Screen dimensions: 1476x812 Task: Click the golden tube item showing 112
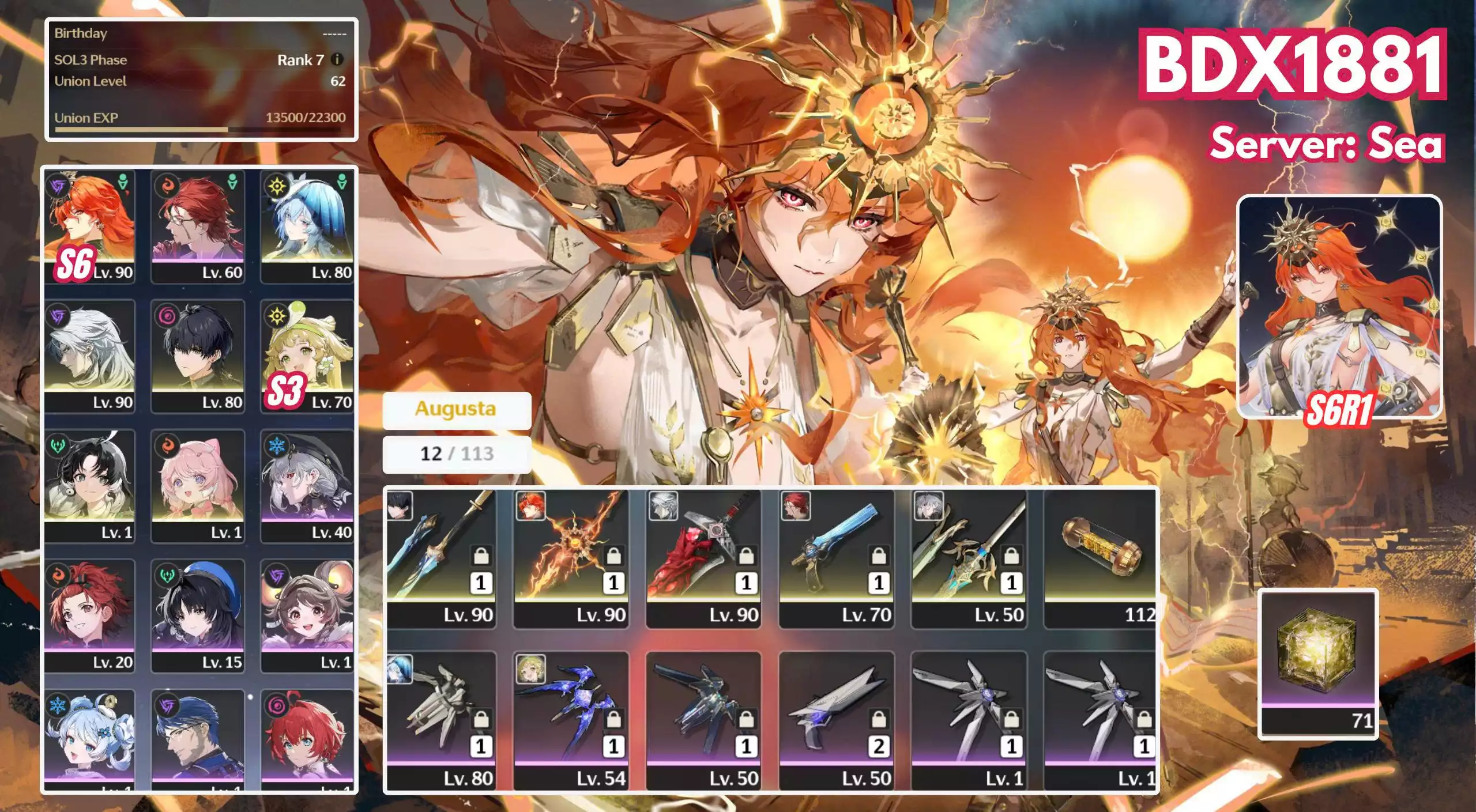1100,558
